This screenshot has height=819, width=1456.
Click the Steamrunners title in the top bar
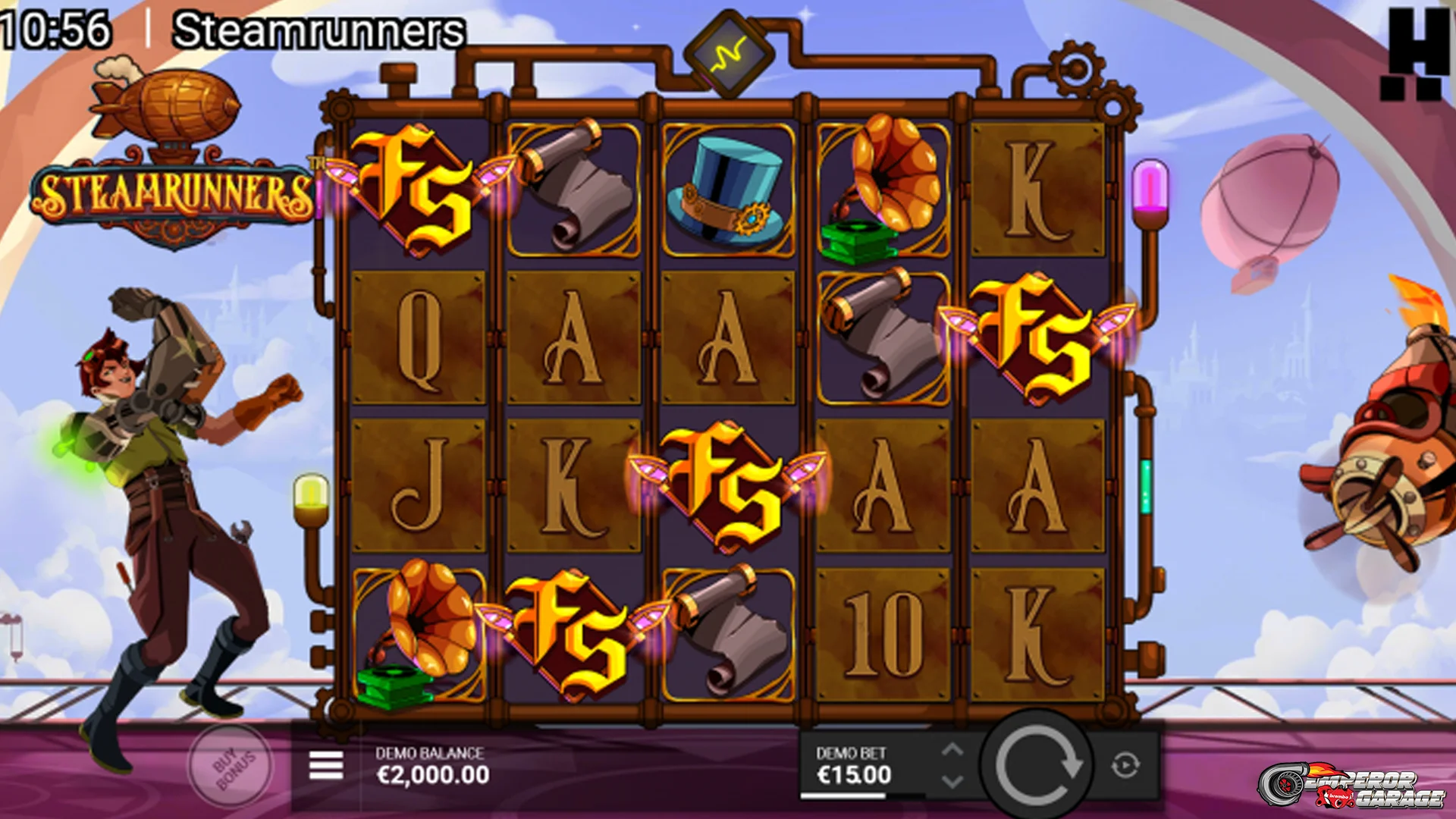(x=318, y=32)
